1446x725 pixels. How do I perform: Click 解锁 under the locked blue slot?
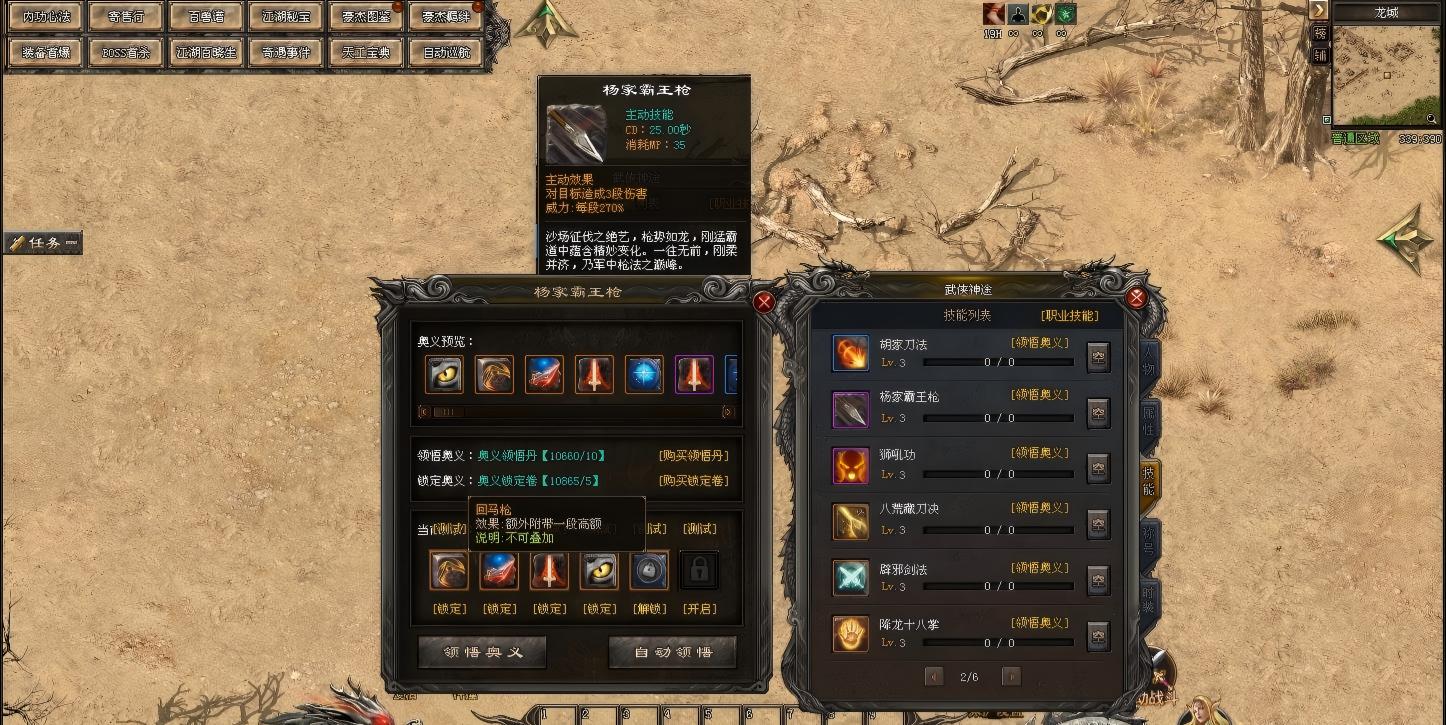click(649, 609)
